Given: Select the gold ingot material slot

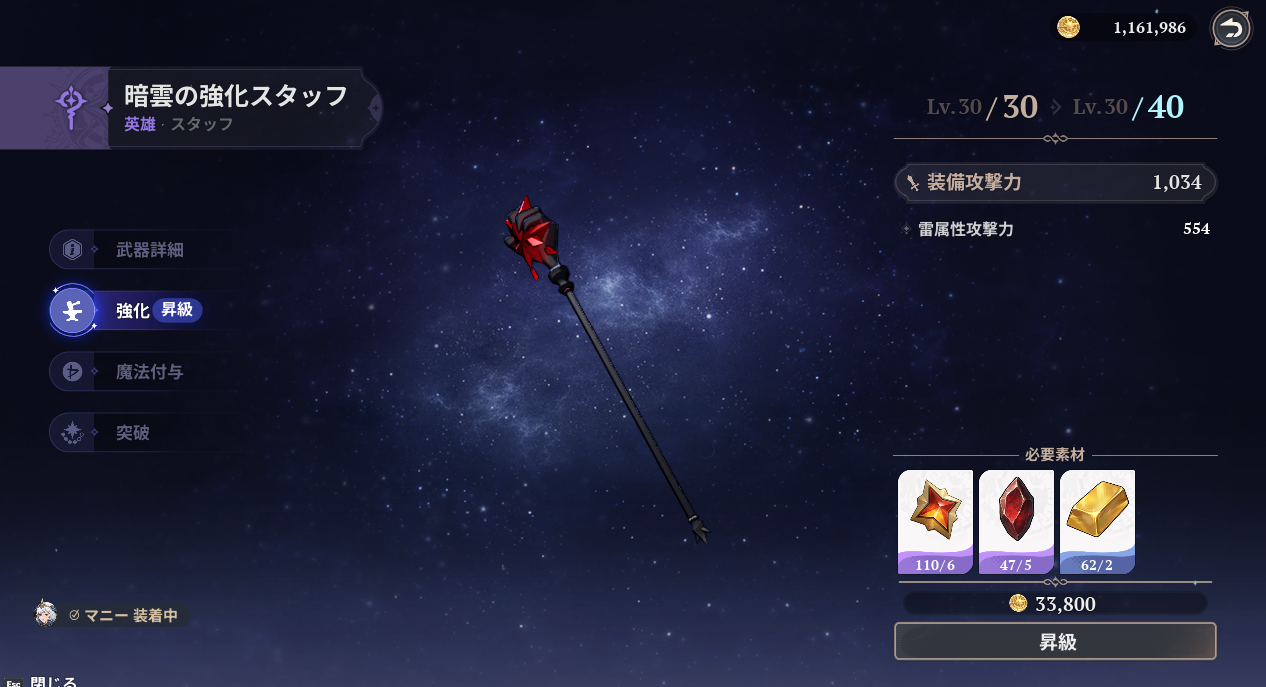Looking at the screenshot, I should [x=1097, y=520].
